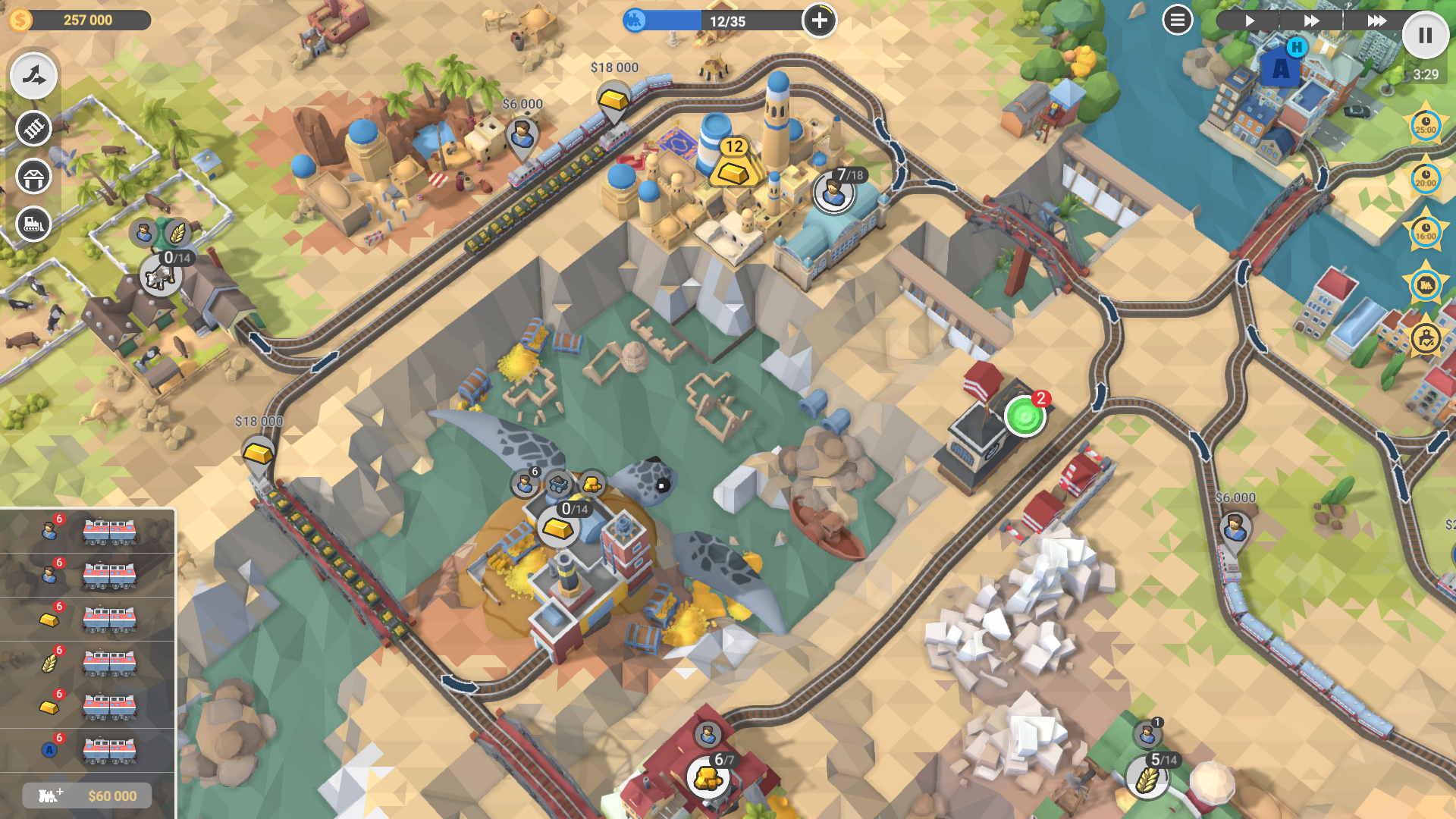This screenshot has height=819, width=1456.
Task: Buy a new train for $60 000
Action: pyautogui.click(x=87, y=795)
